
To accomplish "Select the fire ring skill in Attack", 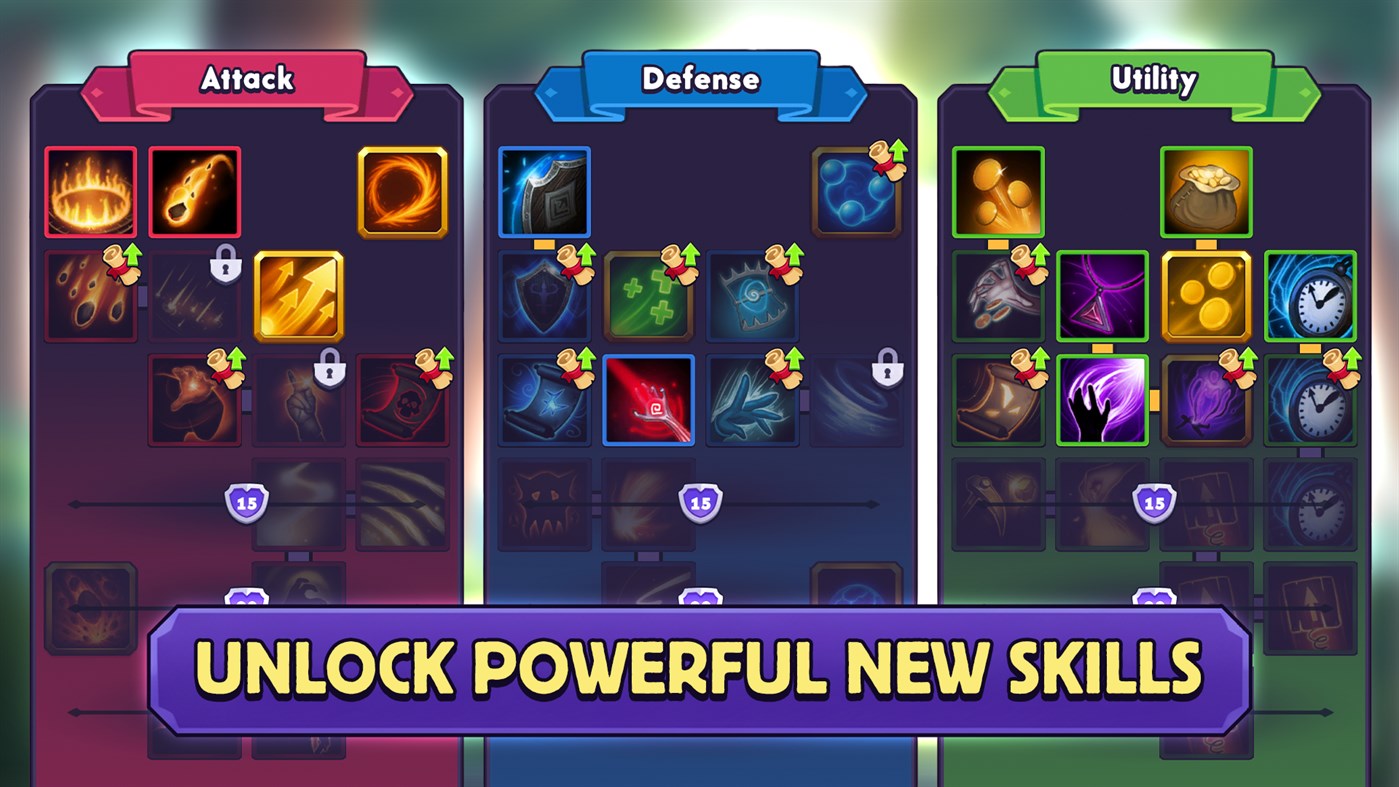I will pyautogui.click(x=89, y=192).
